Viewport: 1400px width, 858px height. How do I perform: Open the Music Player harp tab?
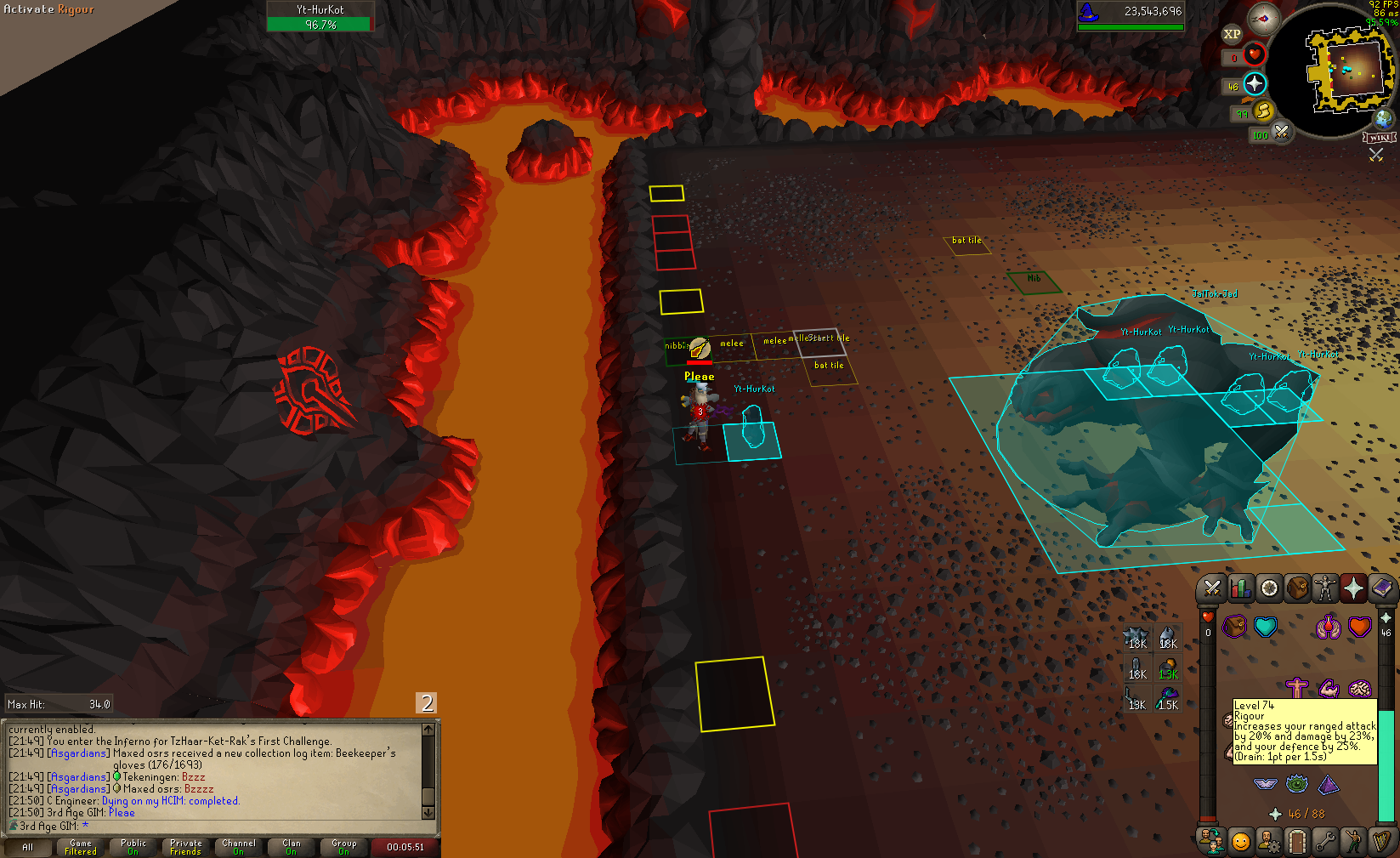click(x=1381, y=842)
